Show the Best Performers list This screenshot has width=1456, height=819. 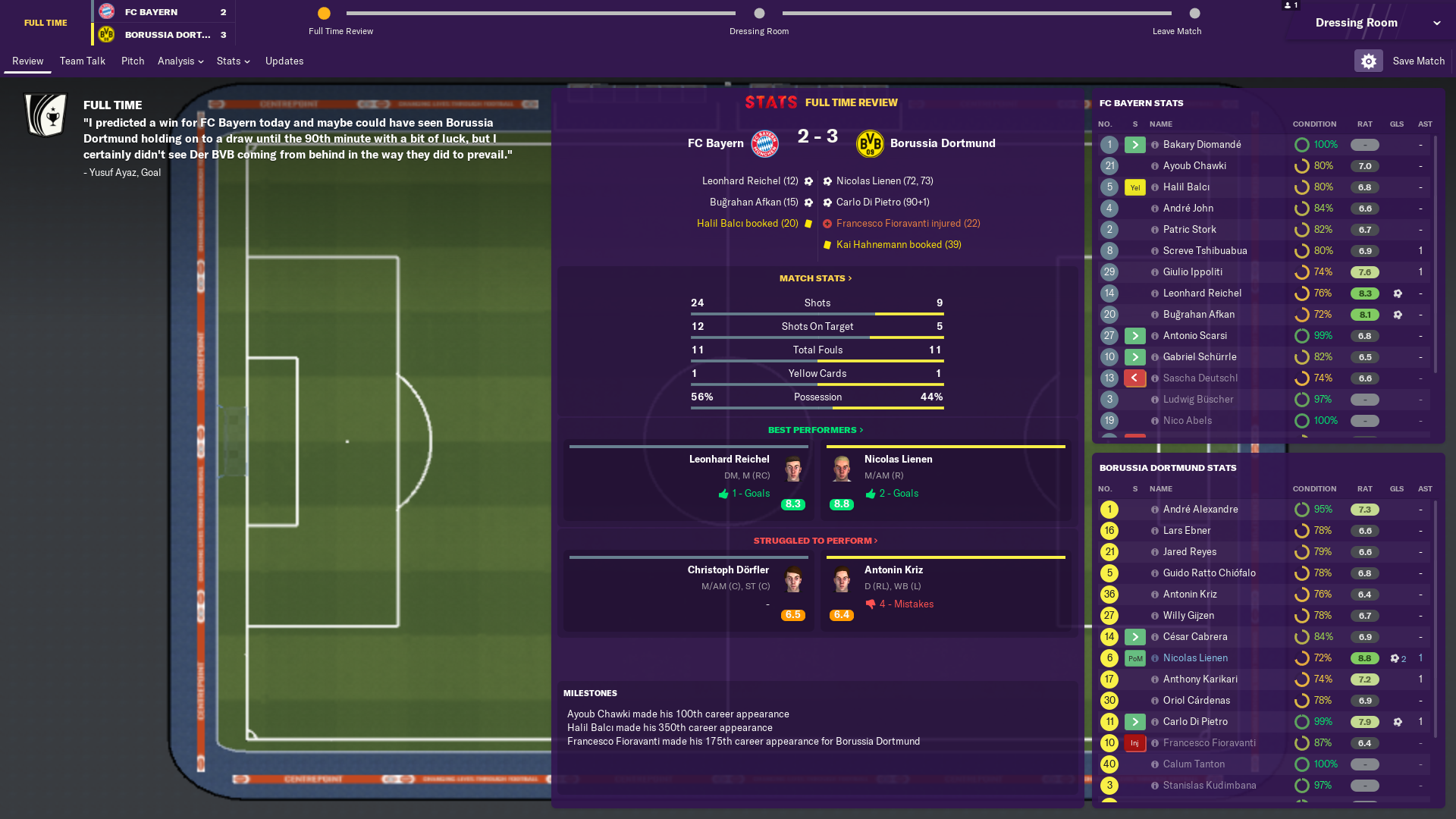(815, 430)
